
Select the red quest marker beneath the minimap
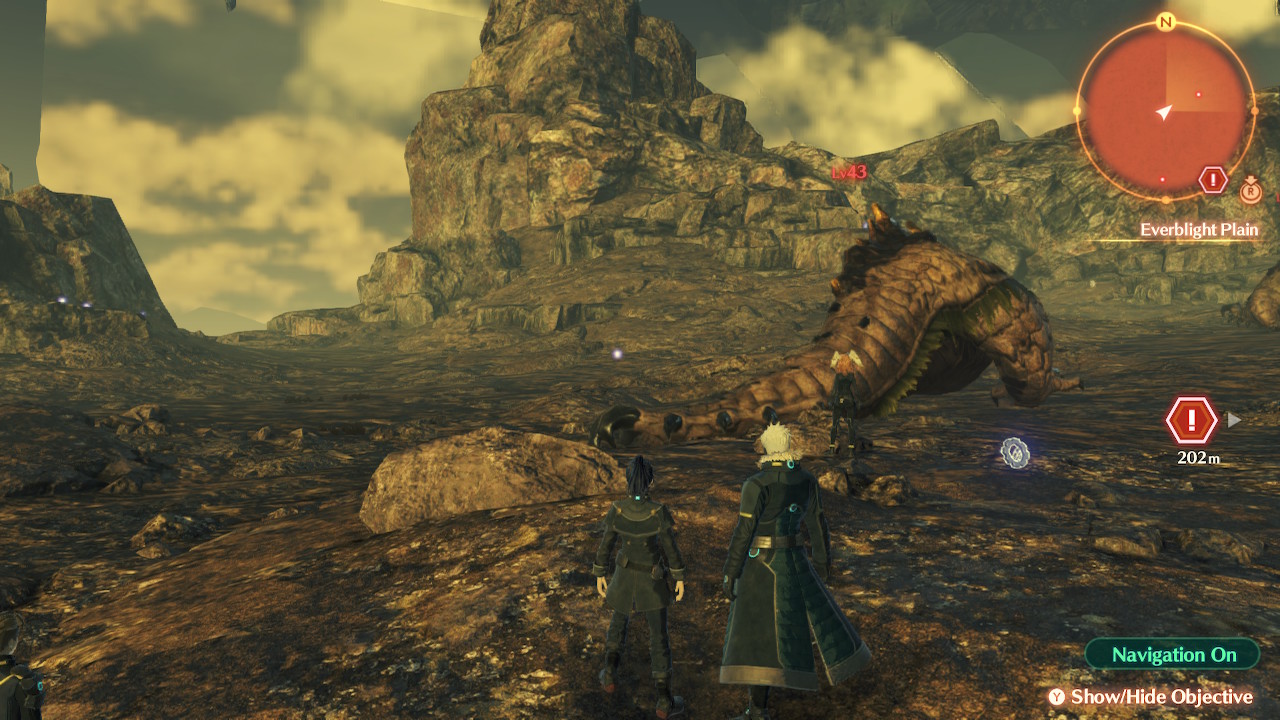[x=1213, y=180]
